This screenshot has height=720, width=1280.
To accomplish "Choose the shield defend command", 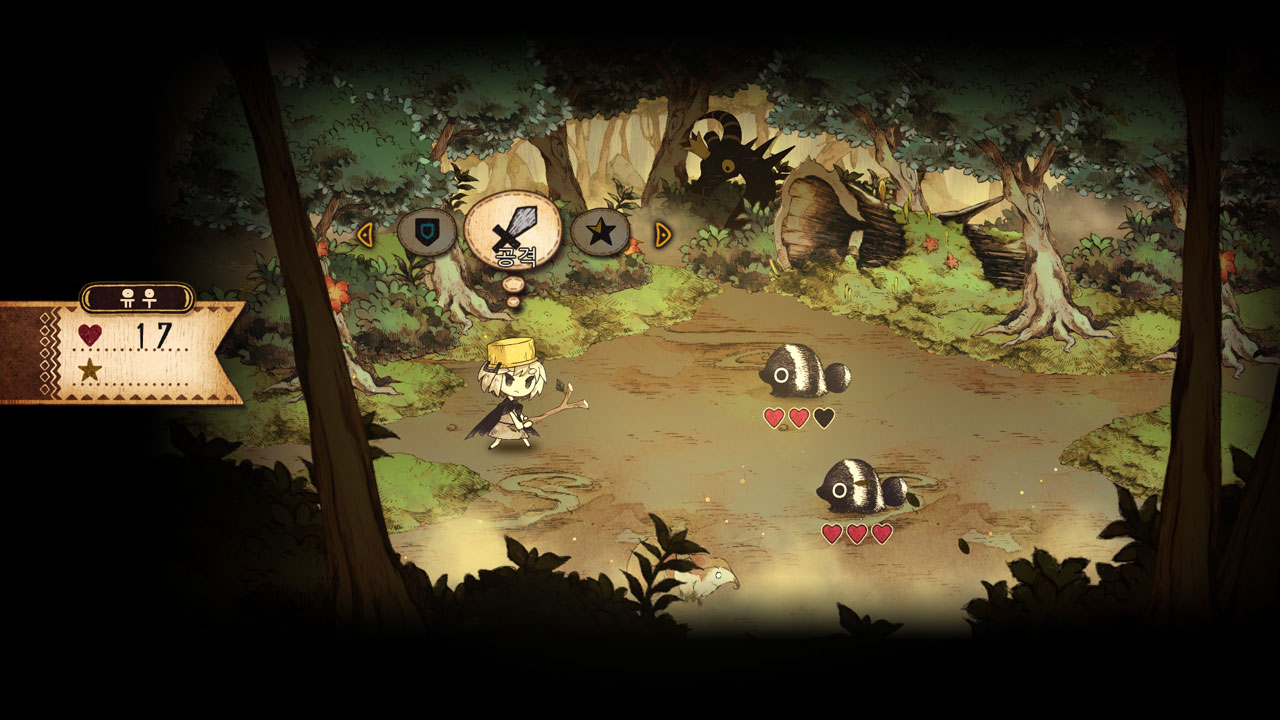I will [427, 233].
